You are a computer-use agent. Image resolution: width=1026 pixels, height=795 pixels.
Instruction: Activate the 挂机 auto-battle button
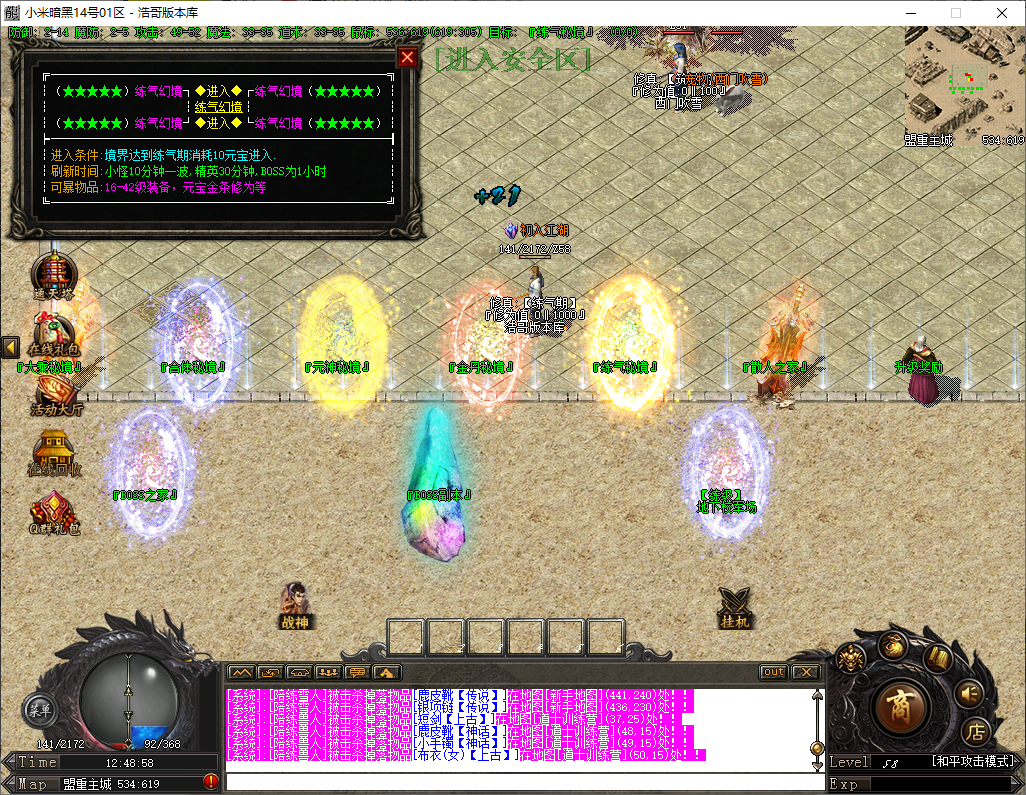pyautogui.click(x=735, y=606)
